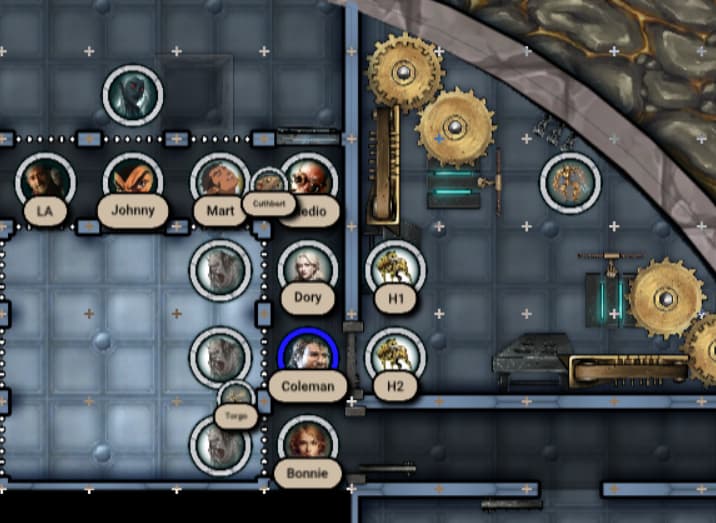The width and height of the screenshot is (716, 523).
Task: Pick the blue-ringed Coleman token
Action: [x=308, y=355]
